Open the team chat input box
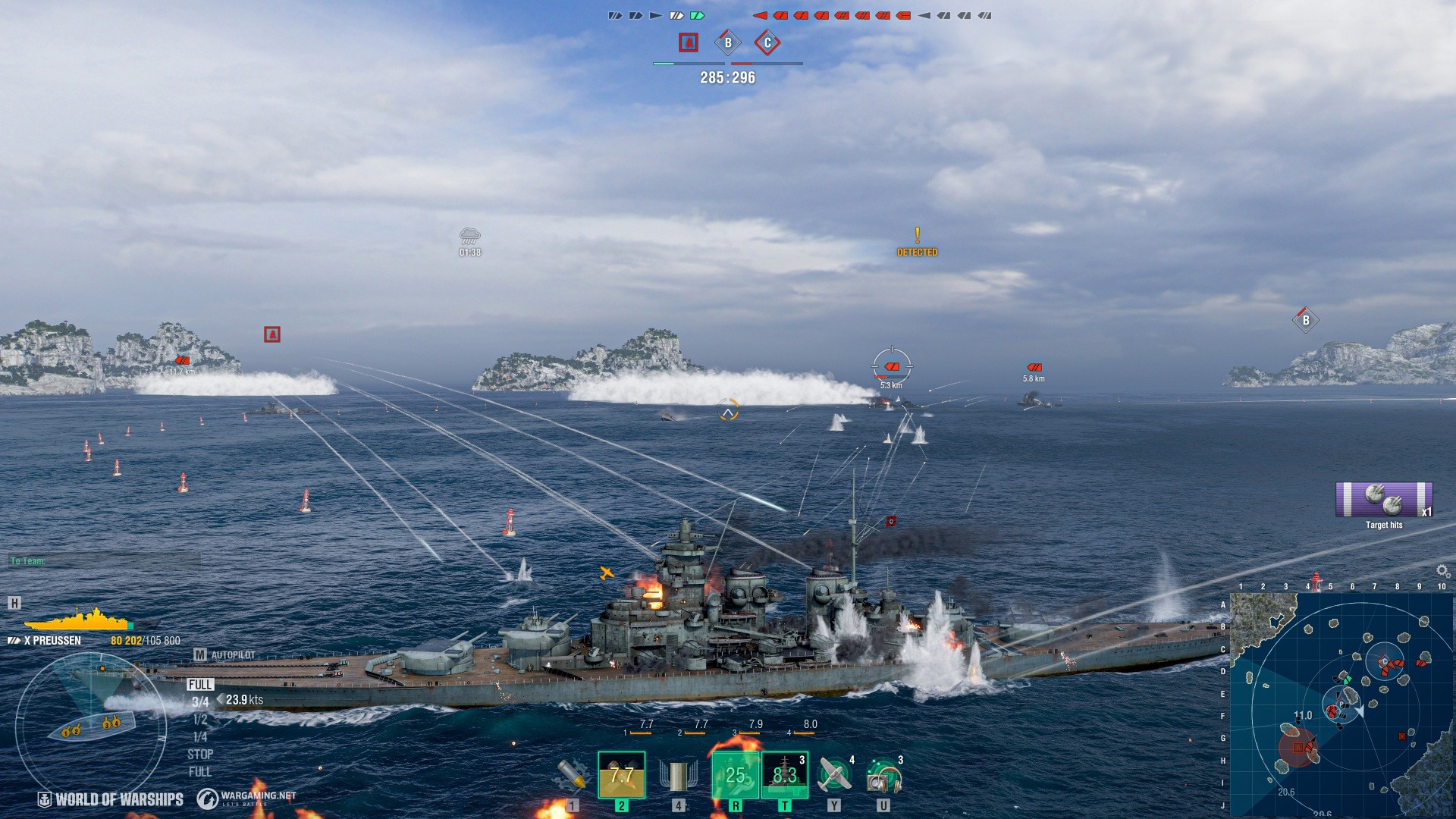1456x819 pixels. coord(105,561)
